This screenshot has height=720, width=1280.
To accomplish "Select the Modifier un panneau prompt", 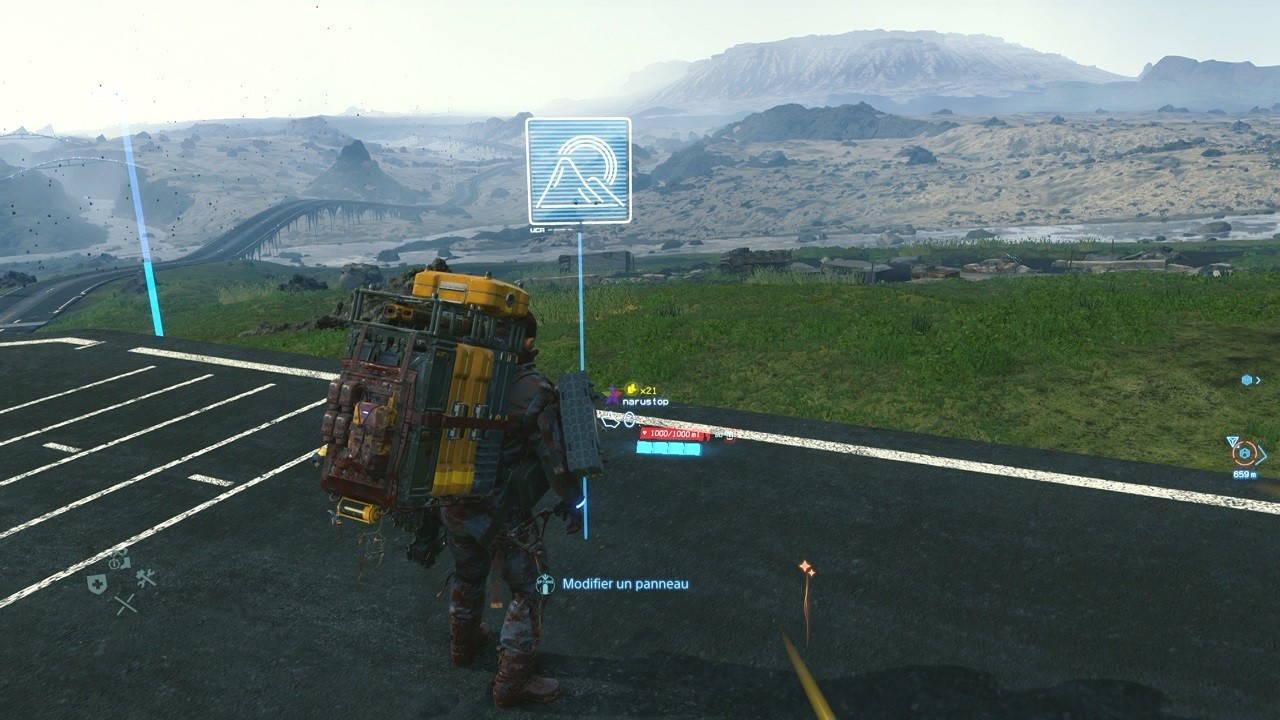I will tap(625, 582).
